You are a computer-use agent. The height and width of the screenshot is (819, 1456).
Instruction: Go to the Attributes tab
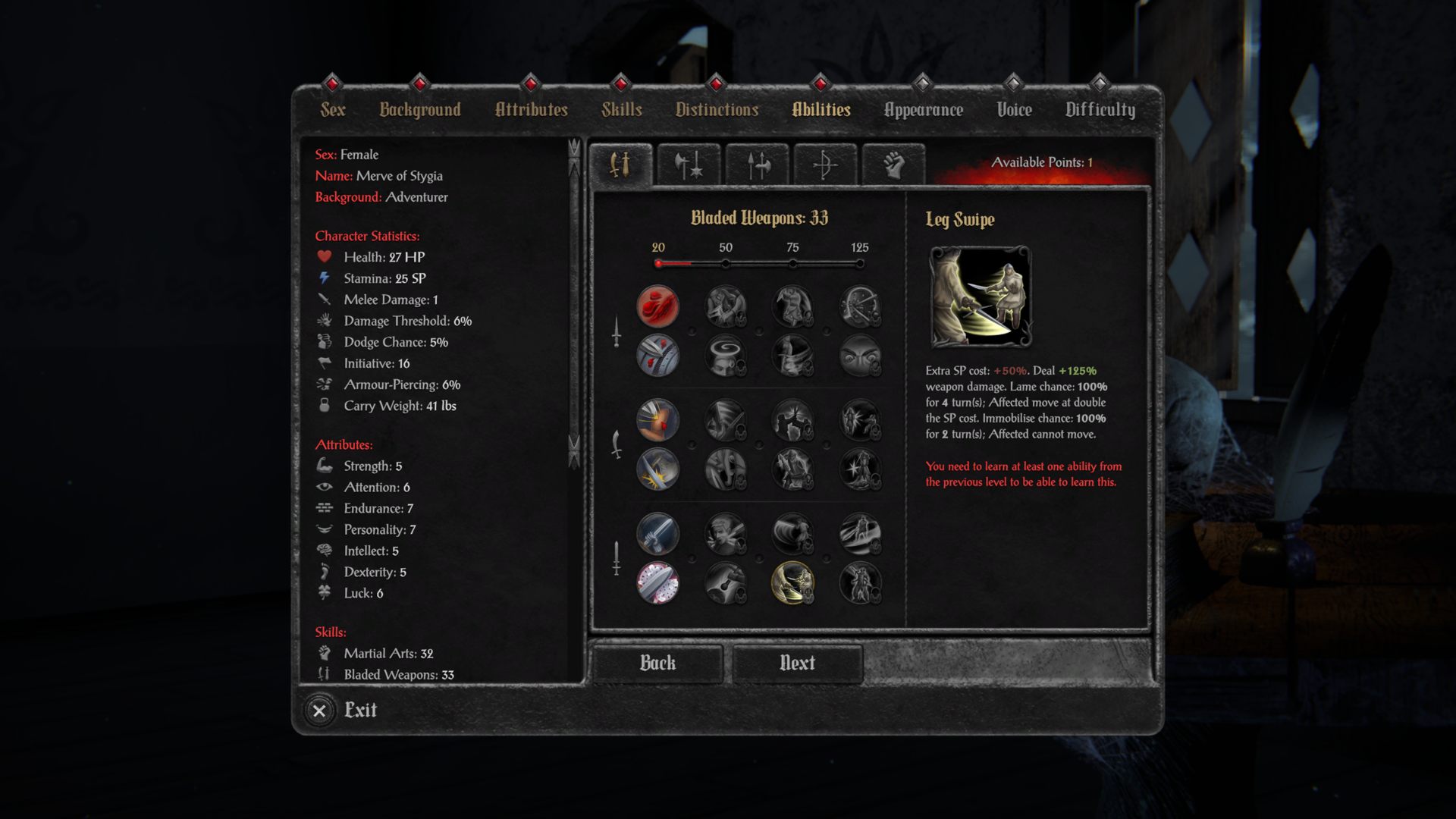pos(531,110)
